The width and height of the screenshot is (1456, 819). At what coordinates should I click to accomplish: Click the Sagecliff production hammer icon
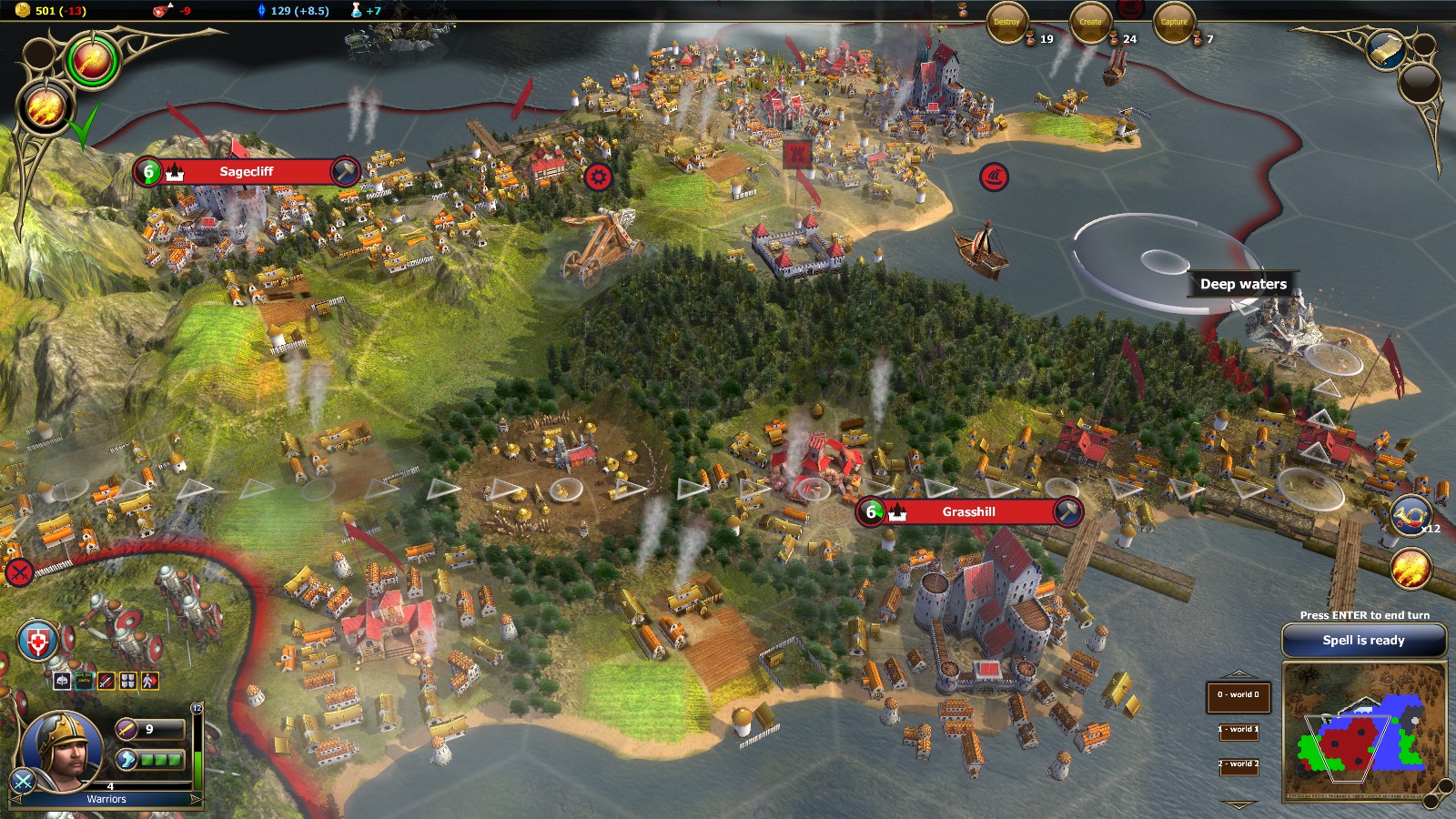point(345,171)
